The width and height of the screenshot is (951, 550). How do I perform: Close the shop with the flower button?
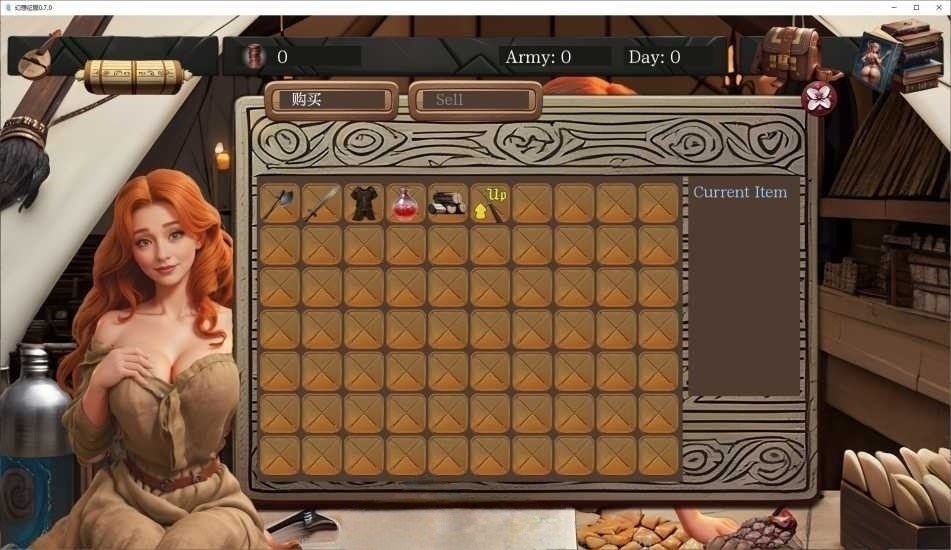click(x=820, y=98)
